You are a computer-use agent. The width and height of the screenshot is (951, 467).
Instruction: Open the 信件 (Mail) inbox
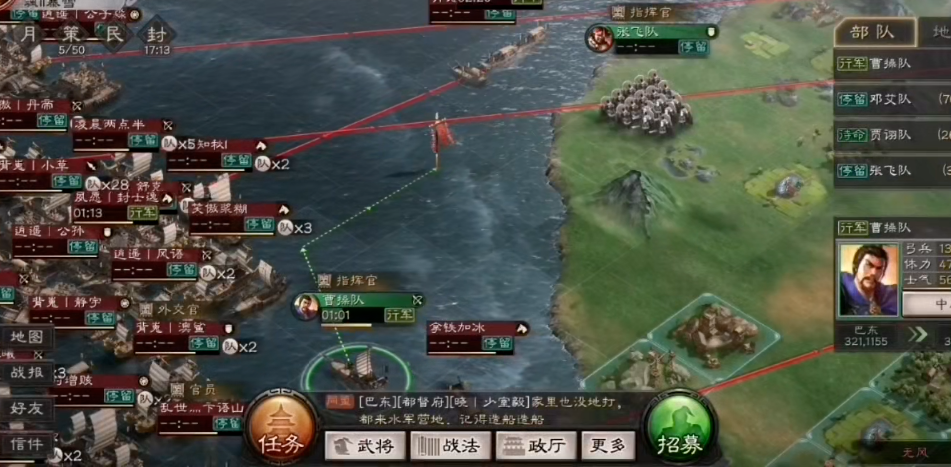pos(27,443)
